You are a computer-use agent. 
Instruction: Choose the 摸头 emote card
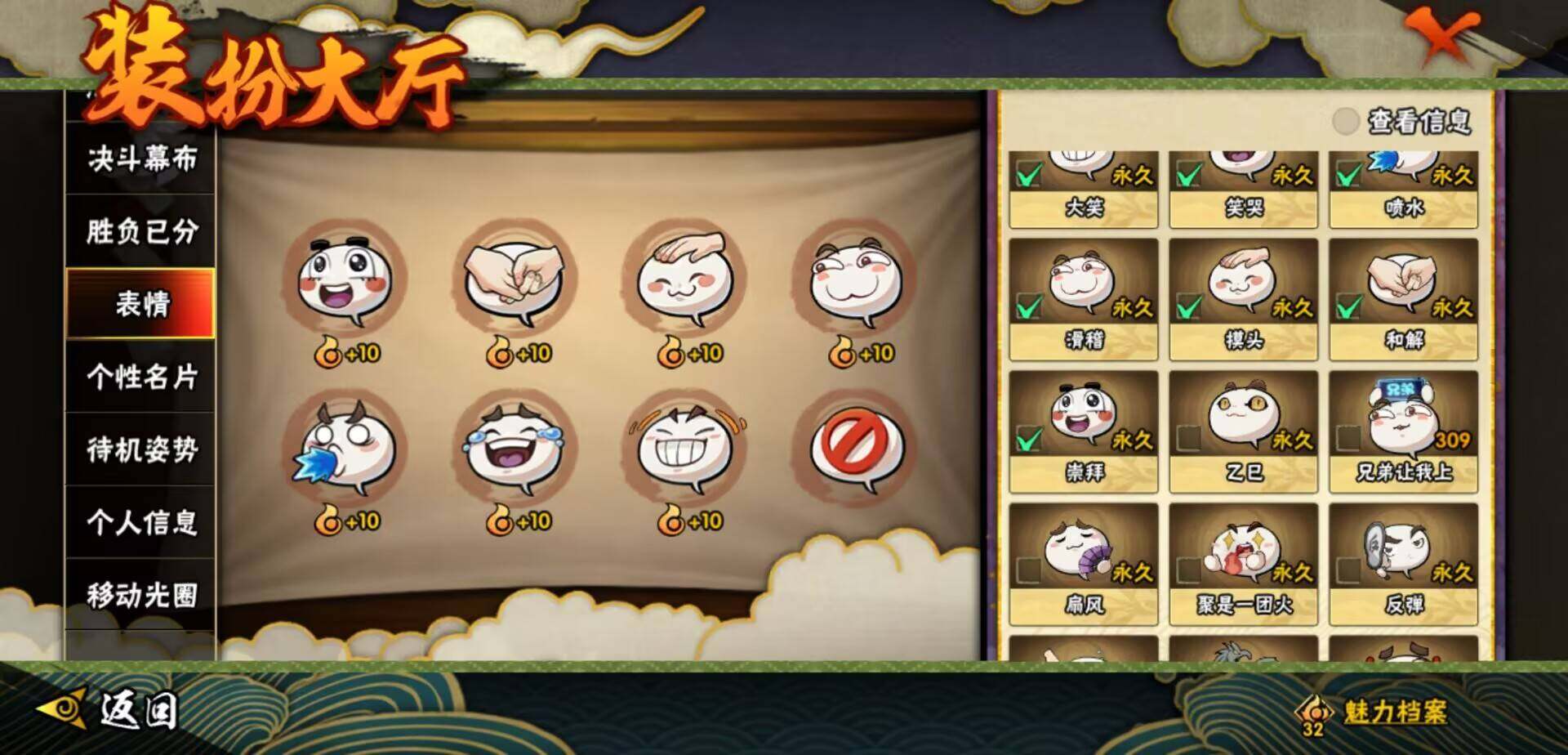[x=1243, y=299]
